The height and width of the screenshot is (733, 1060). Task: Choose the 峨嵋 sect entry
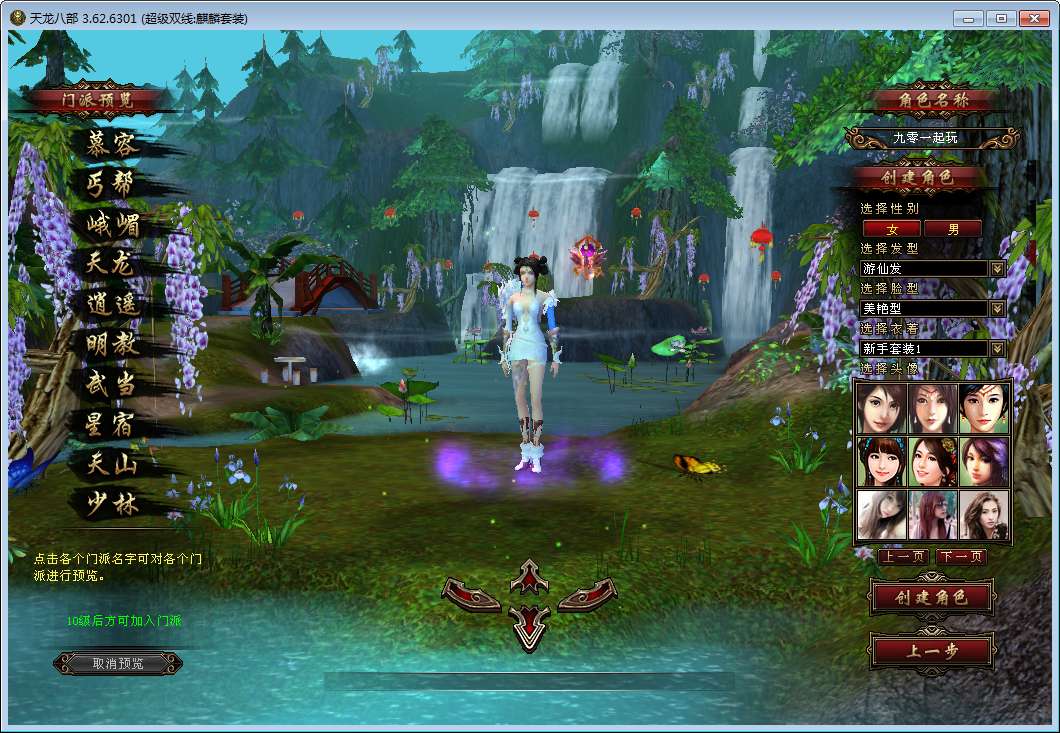pyautogui.click(x=111, y=224)
